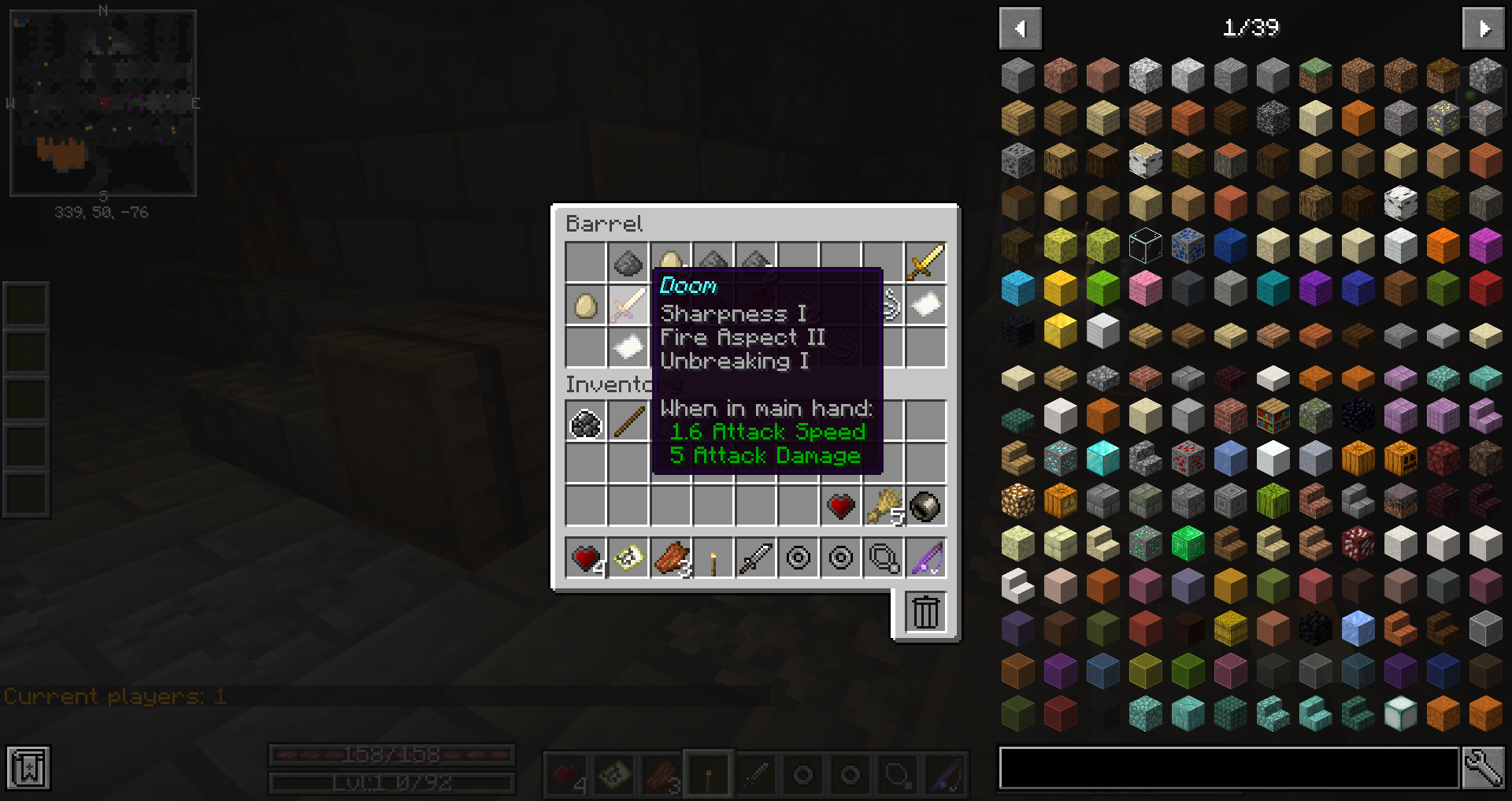Advance to the next item list page
This screenshot has width=1512, height=801.
[1484, 28]
